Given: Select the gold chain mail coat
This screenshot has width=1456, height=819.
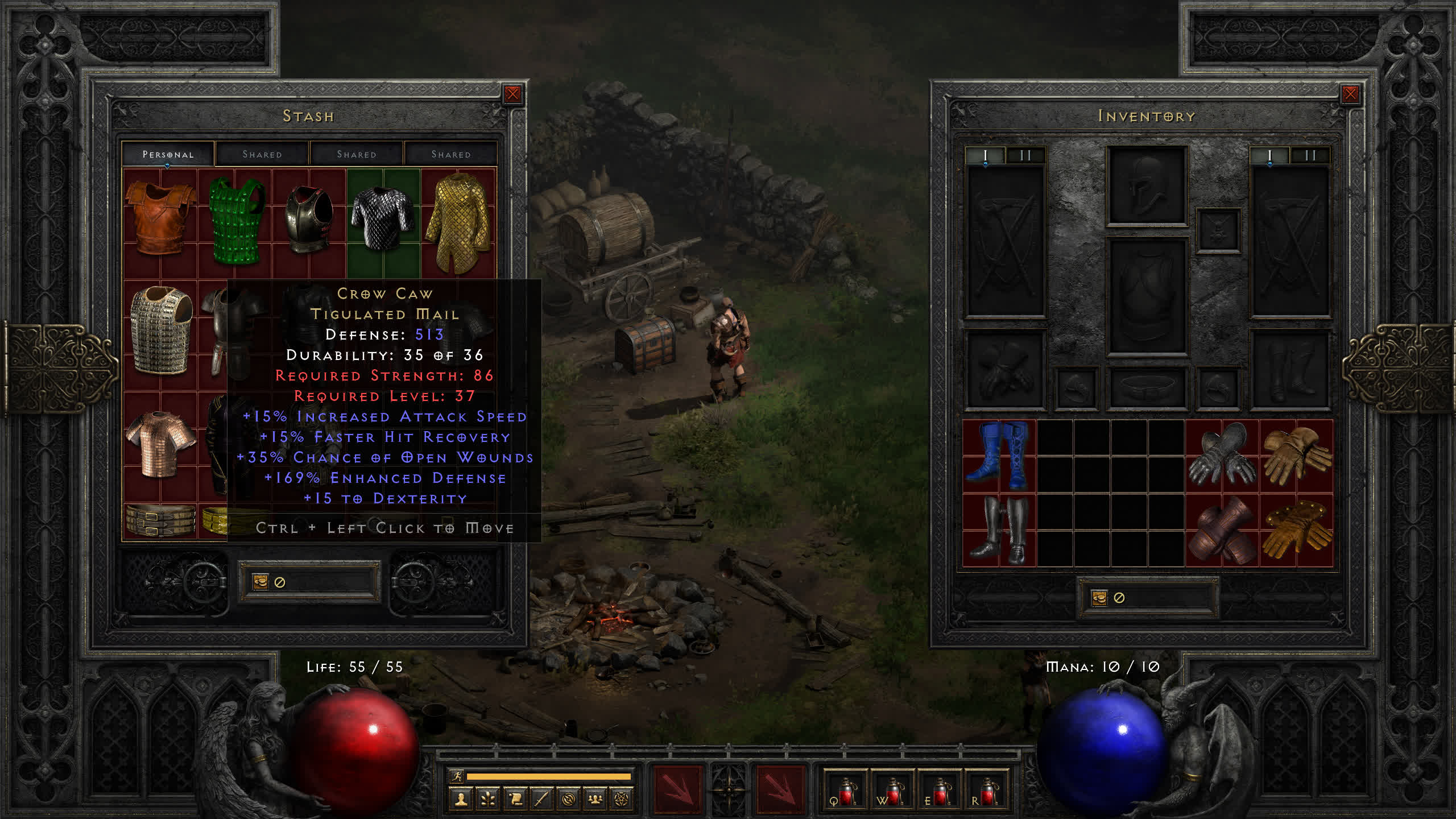Looking at the screenshot, I should coord(458,222).
